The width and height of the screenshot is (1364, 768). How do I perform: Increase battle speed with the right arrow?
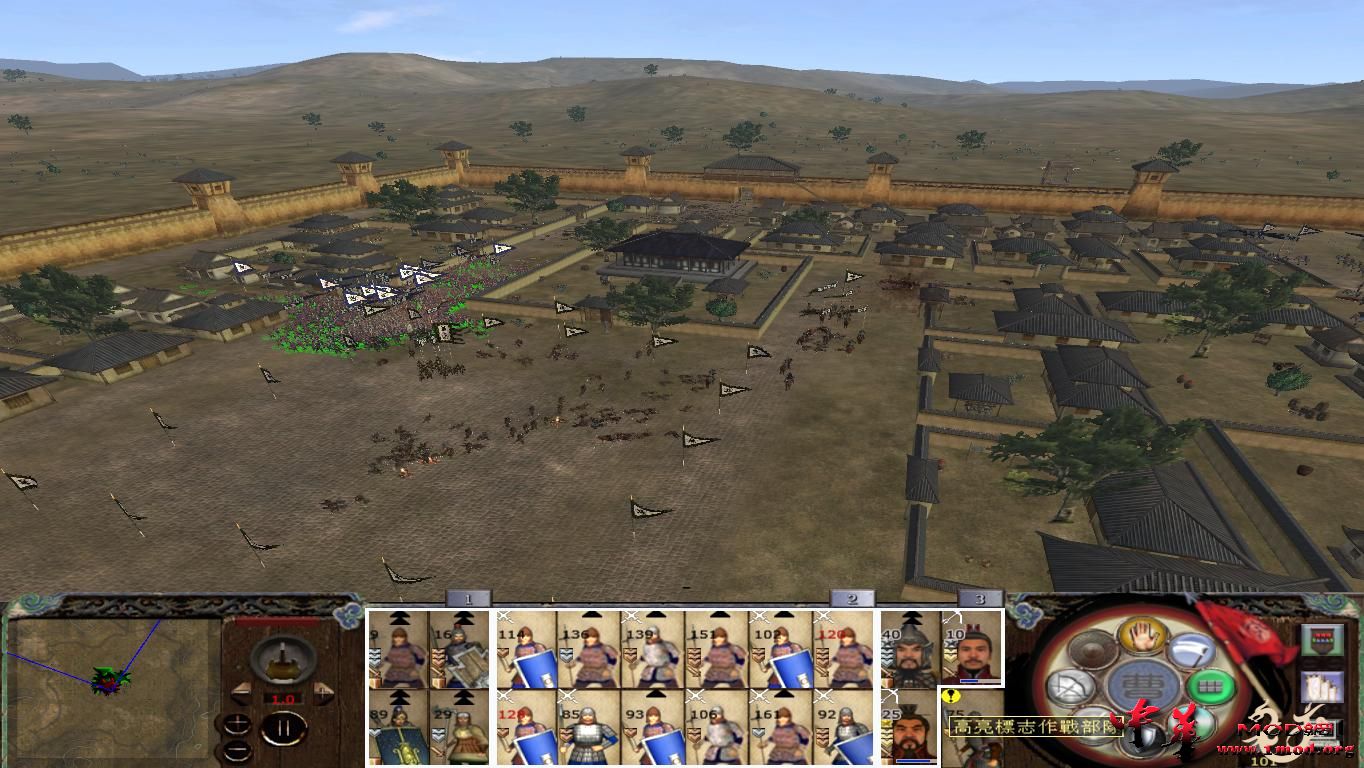322,691
